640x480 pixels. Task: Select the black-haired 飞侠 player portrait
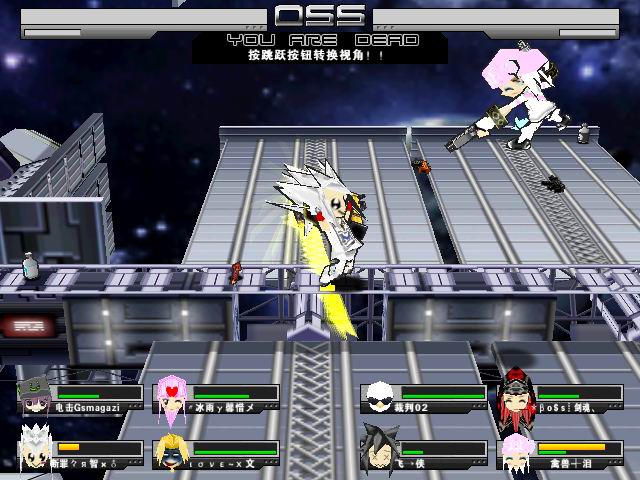point(378,450)
